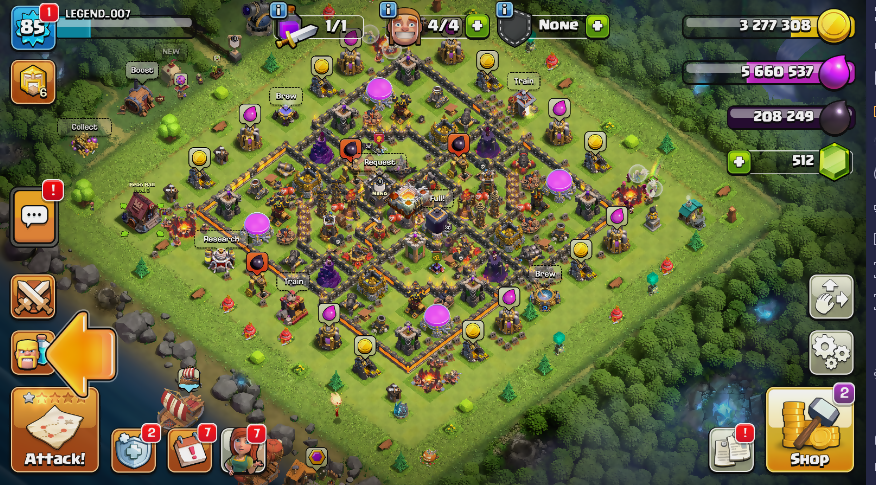Viewport: 876px width, 485px height.
Task: Buy a shield with the None plus
Action: pos(597,25)
